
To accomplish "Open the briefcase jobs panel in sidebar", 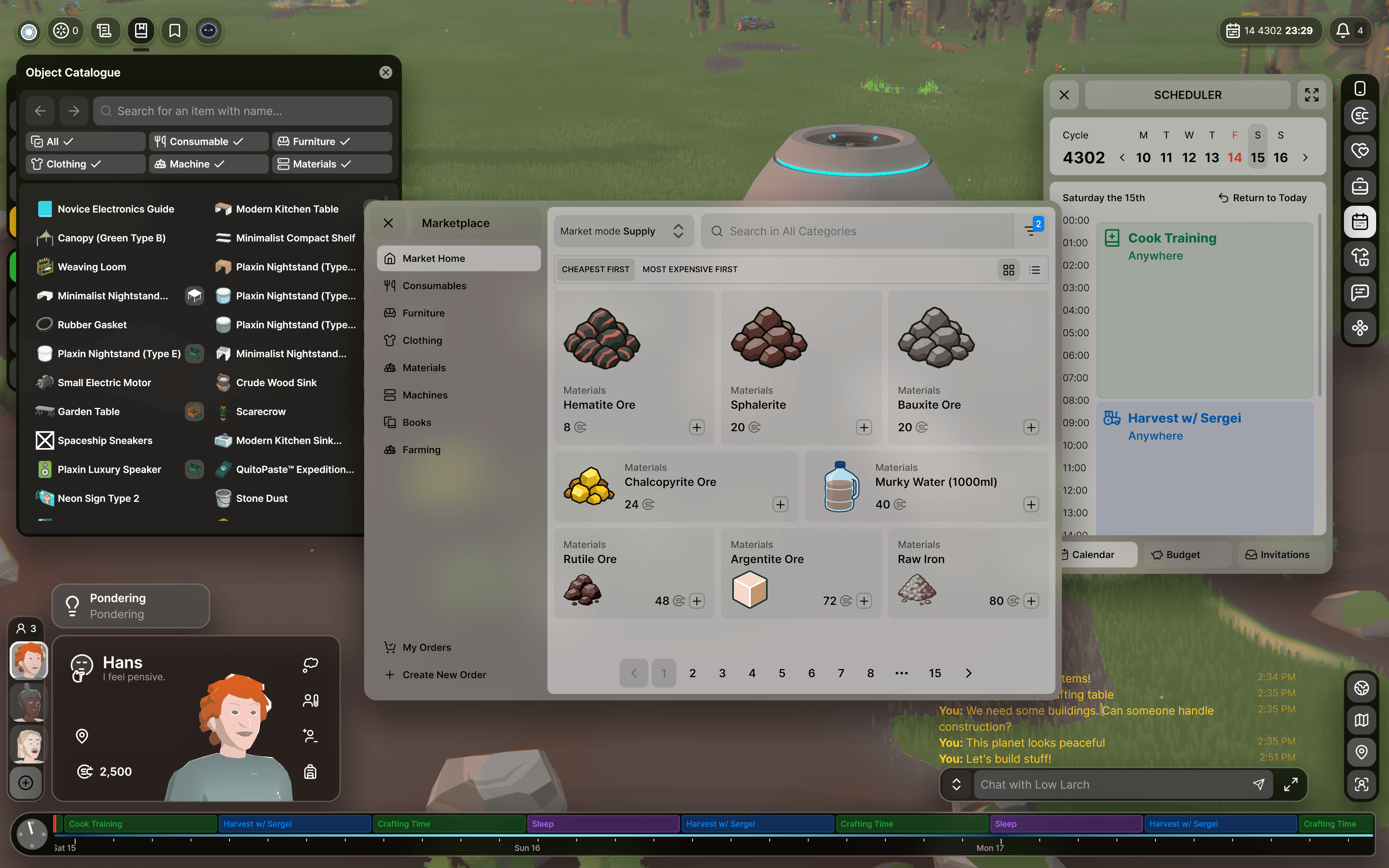I will (x=1360, y=186).
